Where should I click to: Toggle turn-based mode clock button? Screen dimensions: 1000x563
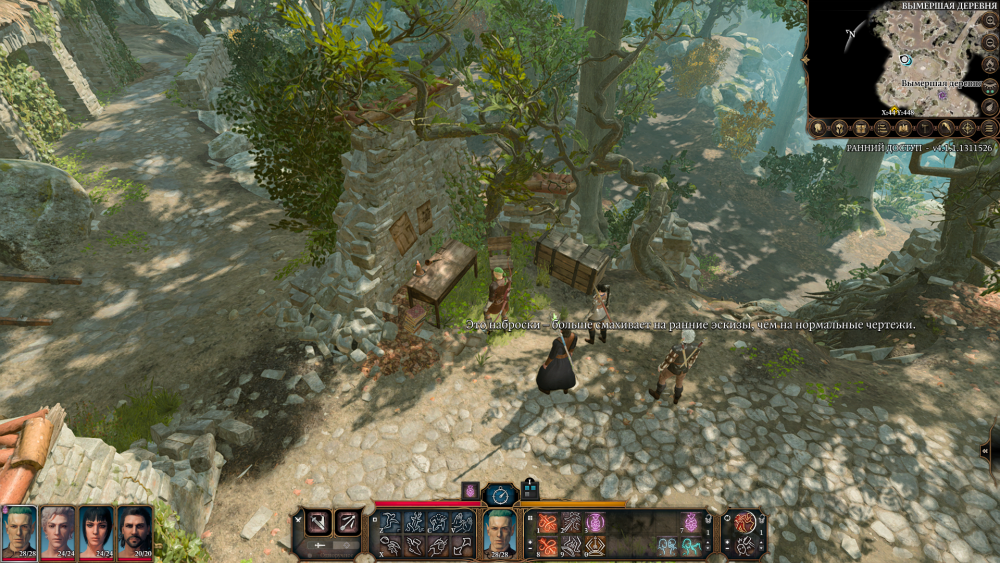point(499,494)
